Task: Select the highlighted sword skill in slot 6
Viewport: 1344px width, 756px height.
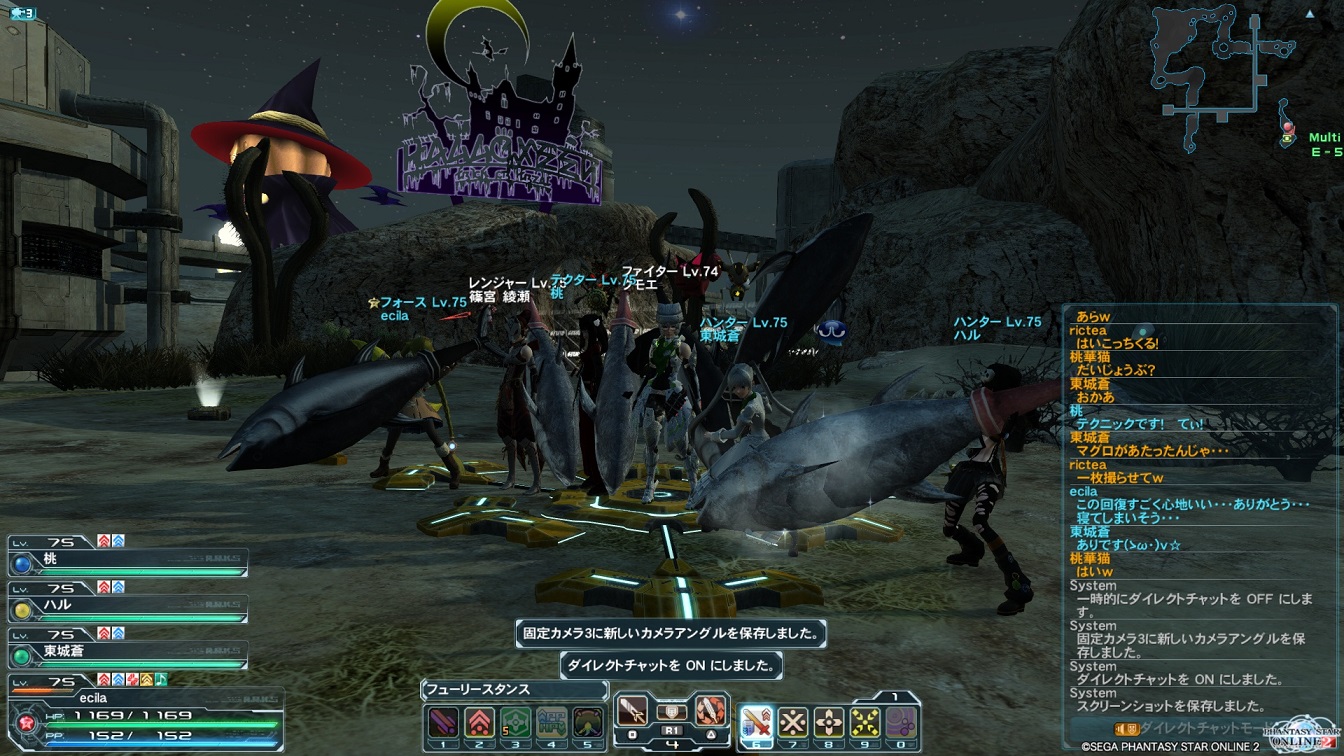Action: click(x=756, y=721)
